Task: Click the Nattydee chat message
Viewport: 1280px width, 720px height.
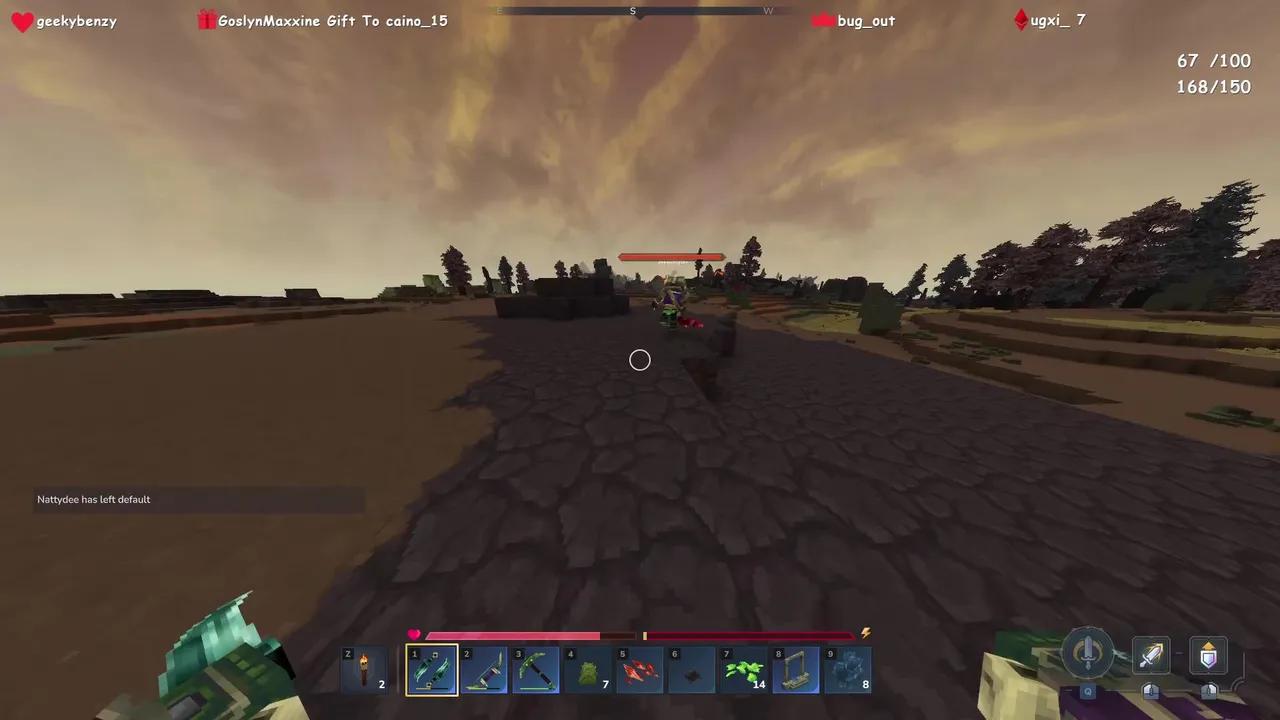Action: [x=93, y=499]
